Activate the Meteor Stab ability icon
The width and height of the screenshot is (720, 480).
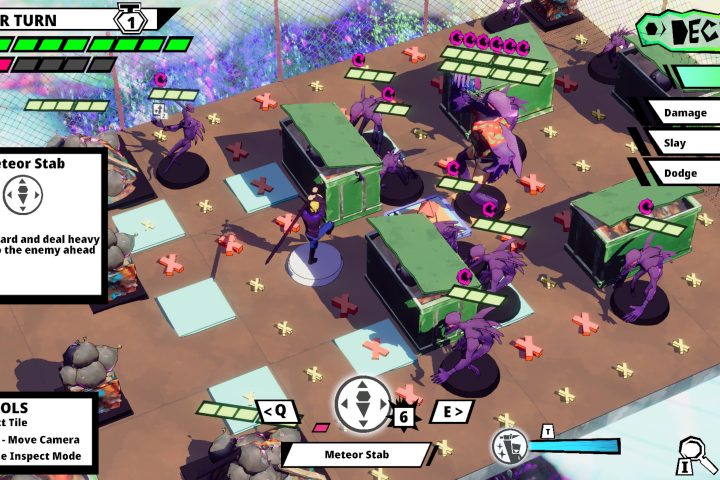[363, 404]
